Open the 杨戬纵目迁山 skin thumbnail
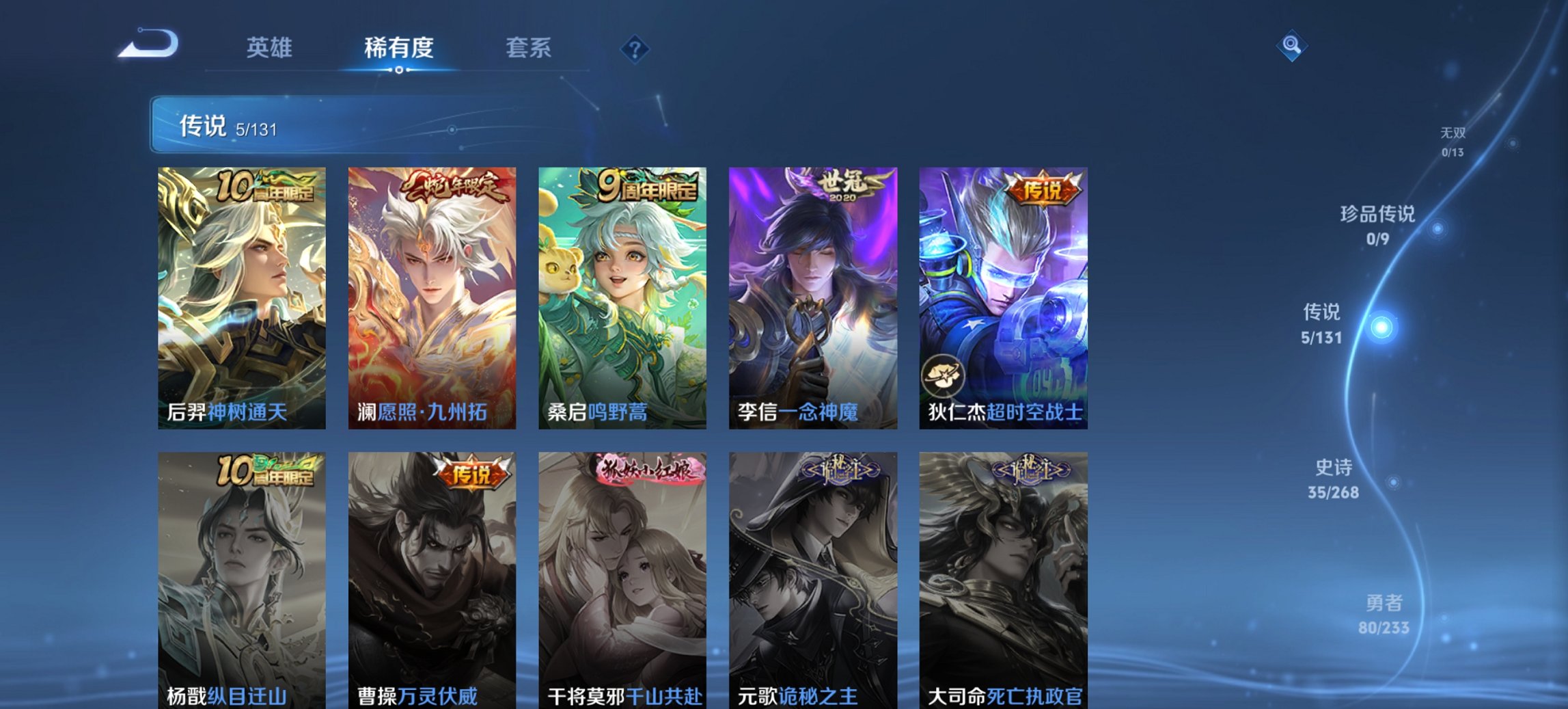The width and height of the screenshot is (1568, 709). tap(240, 581)
